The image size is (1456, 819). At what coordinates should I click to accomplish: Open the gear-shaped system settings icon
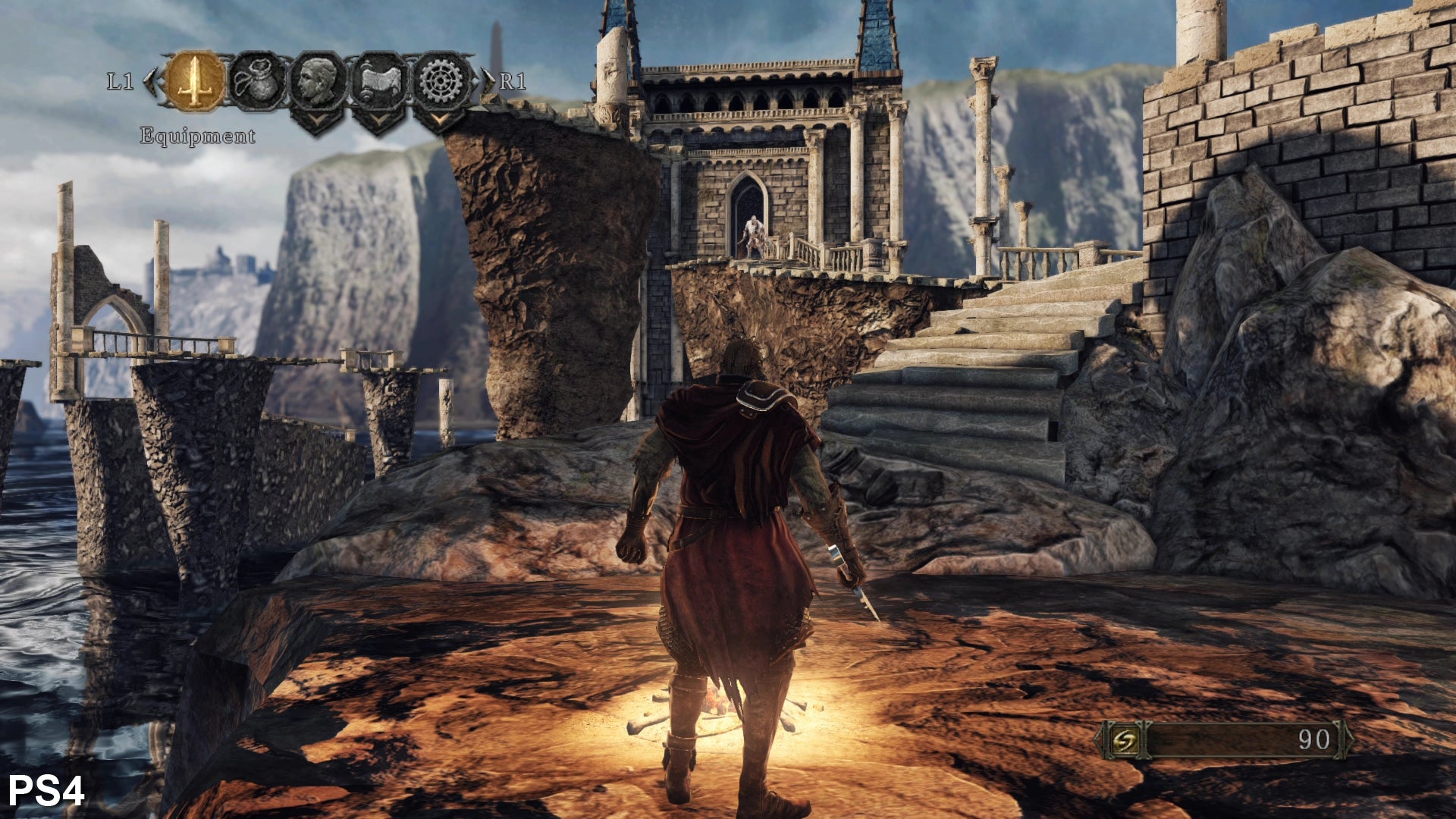(442, 81)
